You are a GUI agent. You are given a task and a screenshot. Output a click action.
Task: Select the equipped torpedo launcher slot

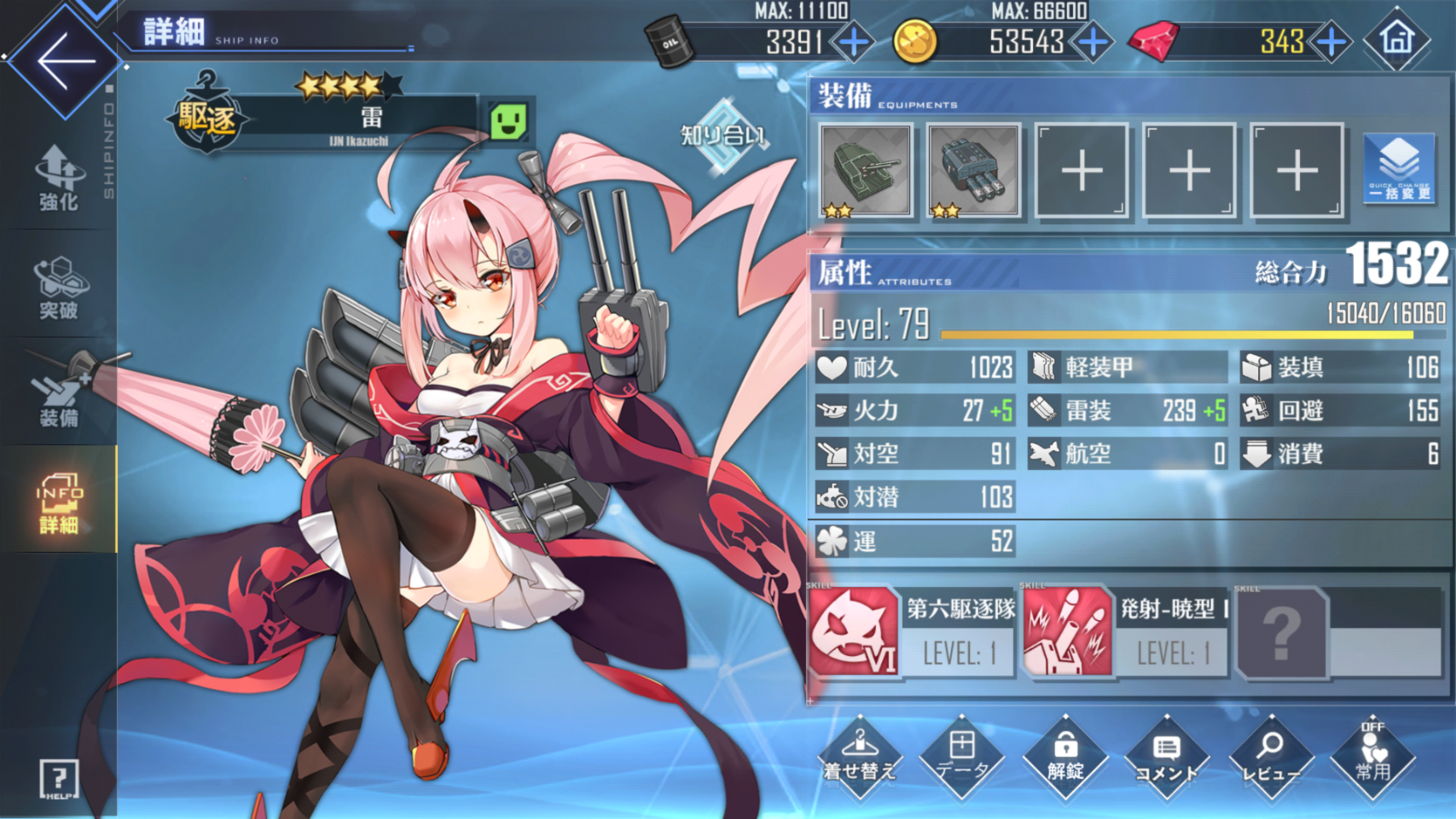coord(972,170)
